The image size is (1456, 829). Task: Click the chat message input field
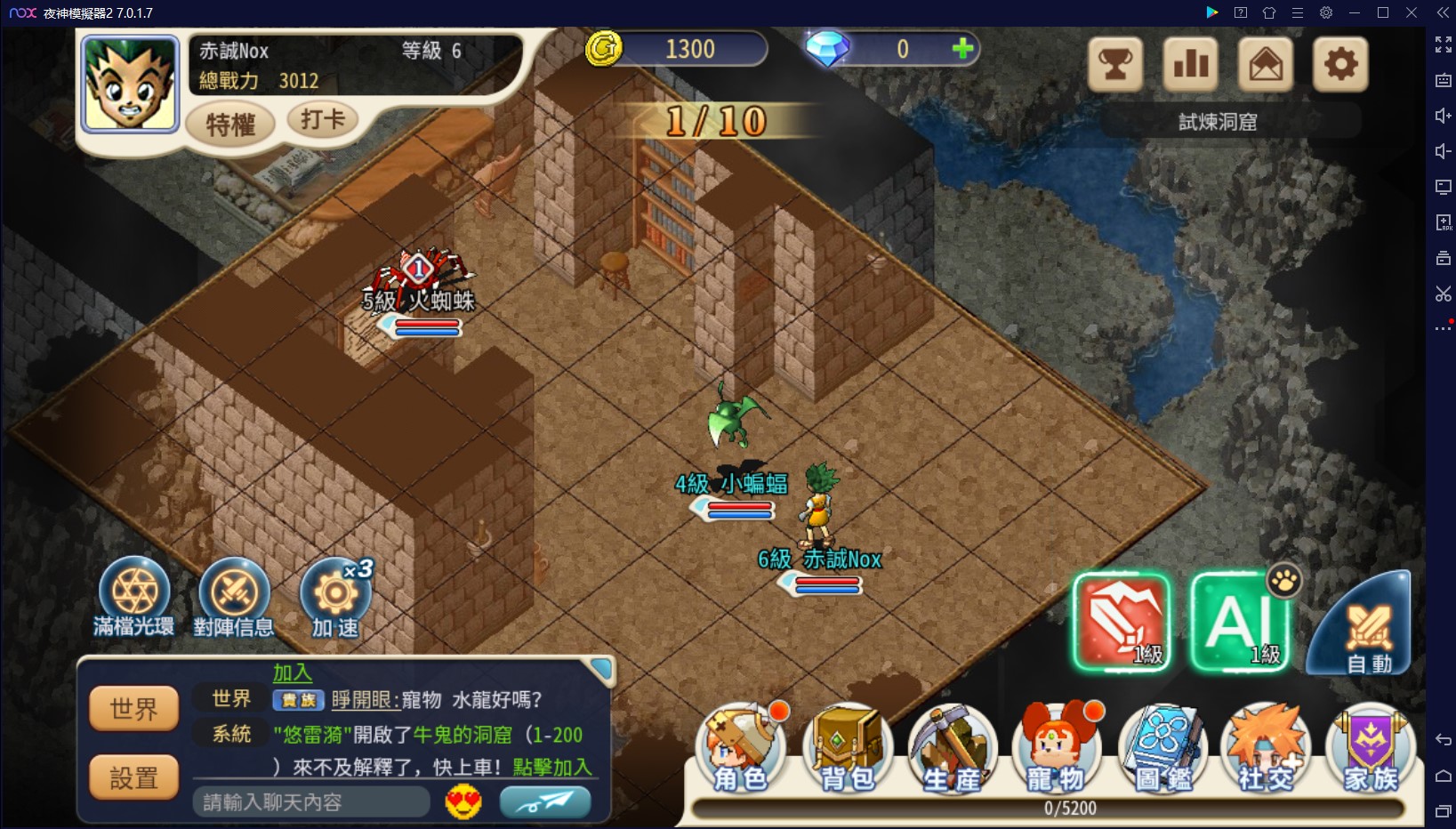[310, 802]
